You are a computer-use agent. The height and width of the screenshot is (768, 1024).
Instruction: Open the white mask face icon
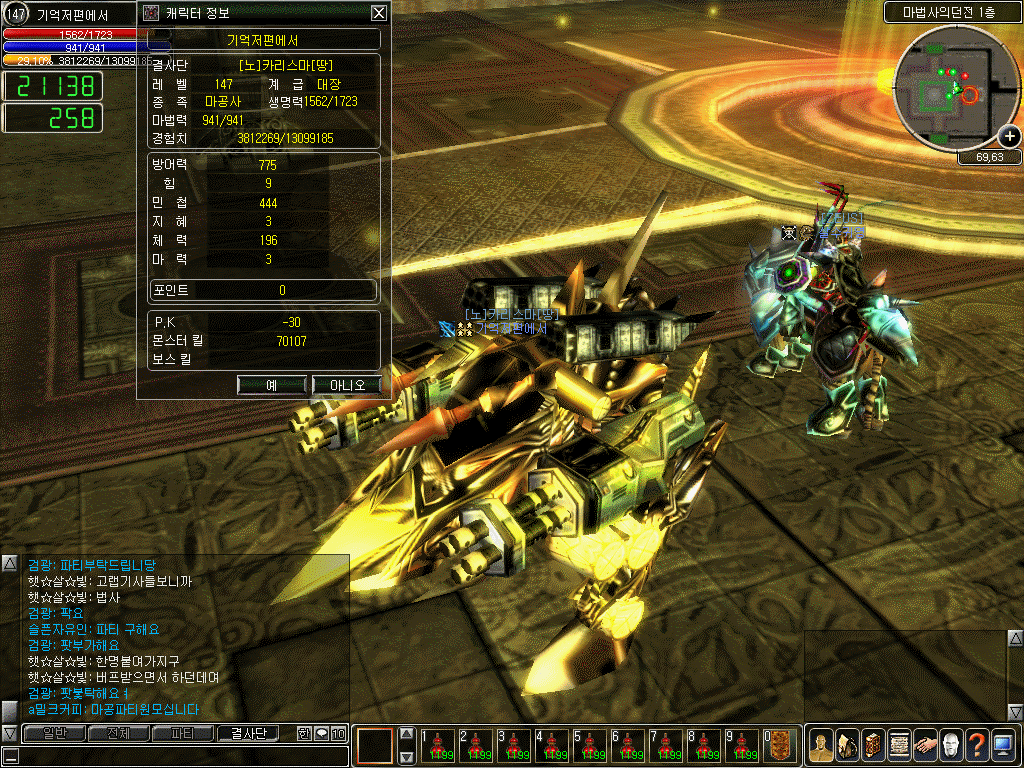coord(951,745)
